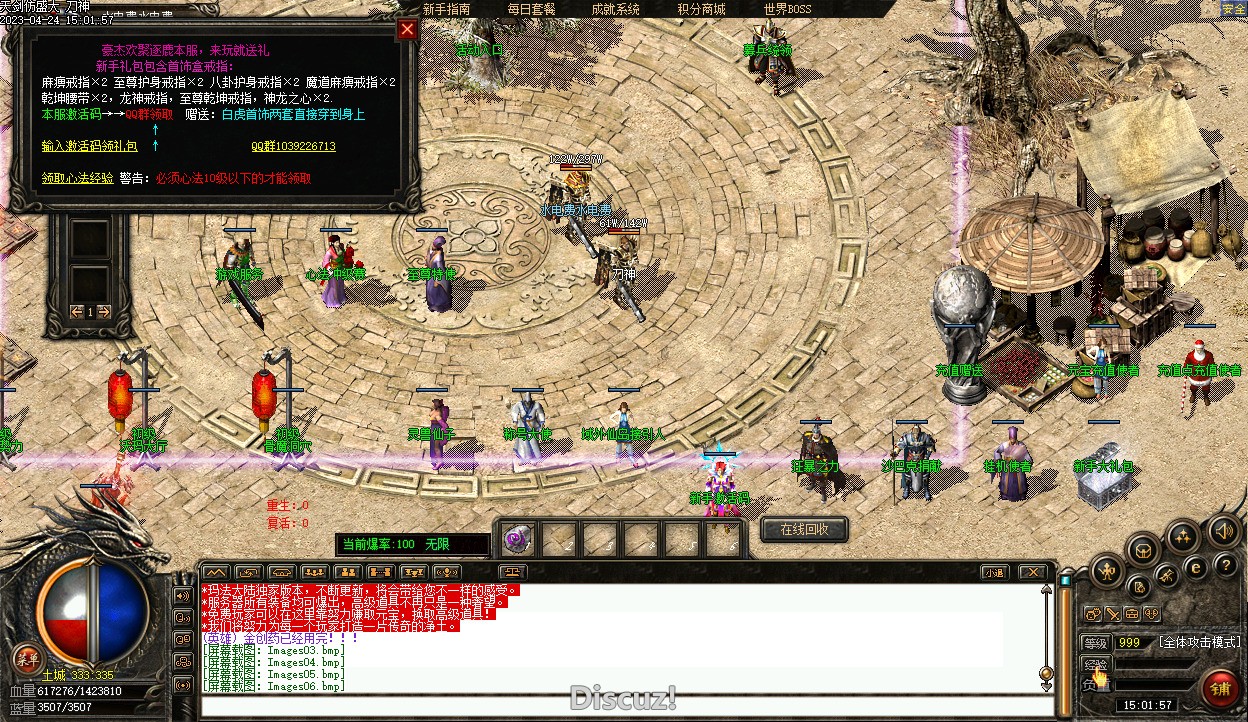This screenshot has height=722, width=1248.
Task: Open the 每日套餐 menu
Action: (531, 9)
